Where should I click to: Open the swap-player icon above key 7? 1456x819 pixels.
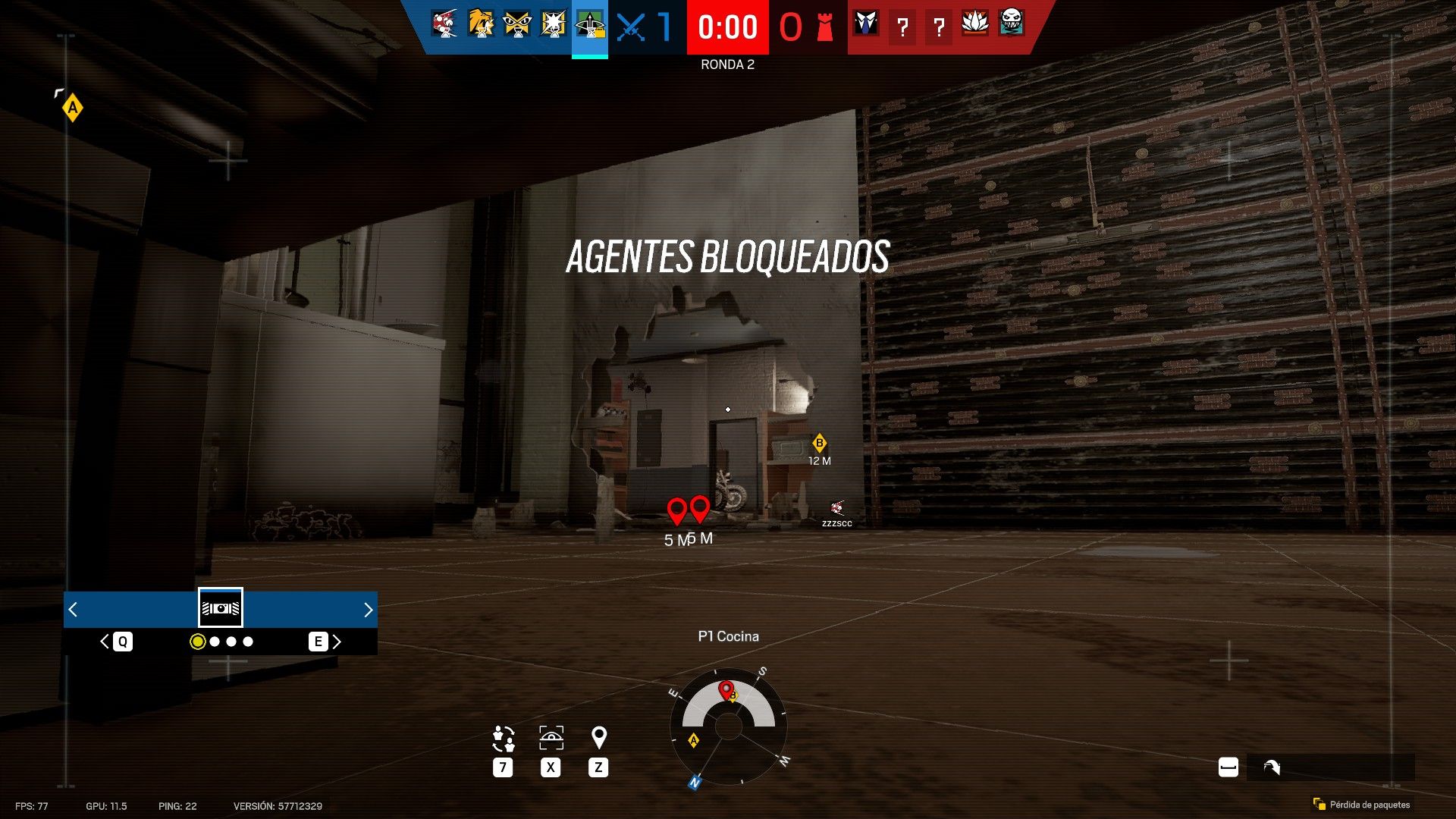(503, 738)
